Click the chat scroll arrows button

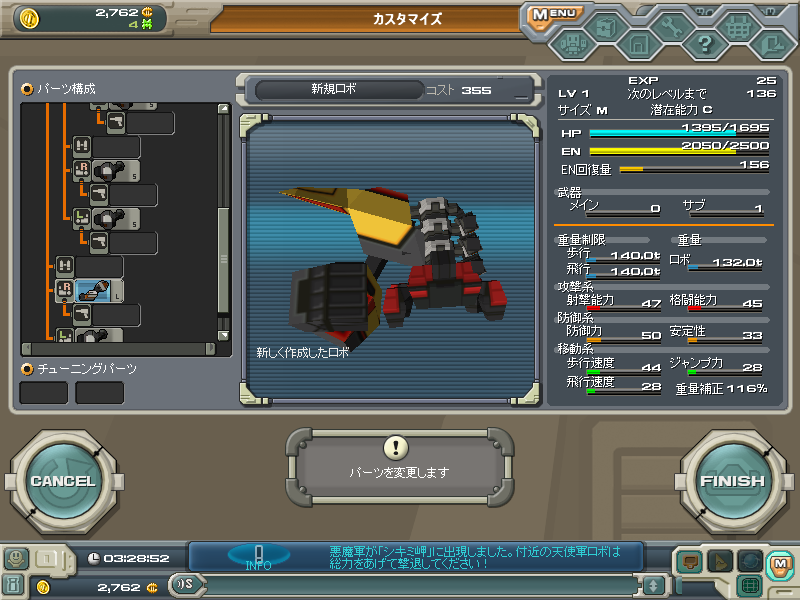point(653,585)
